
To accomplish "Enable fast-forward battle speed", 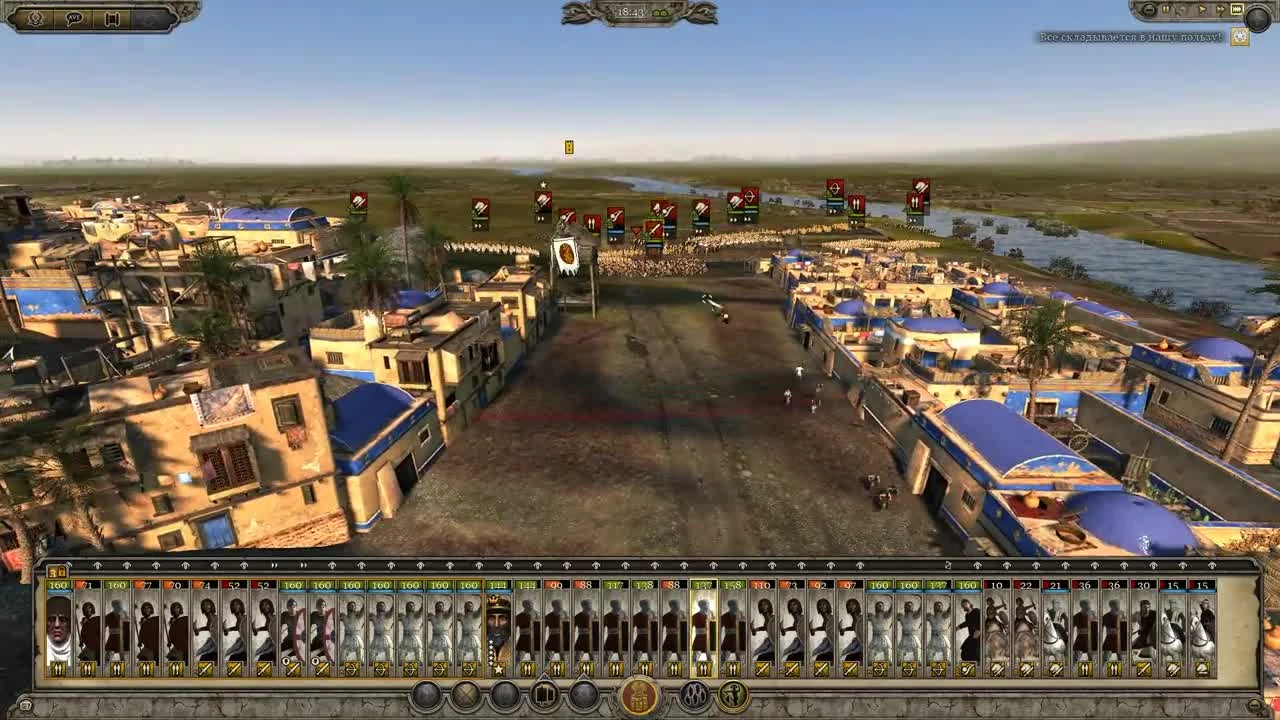I will (1220, 9).
